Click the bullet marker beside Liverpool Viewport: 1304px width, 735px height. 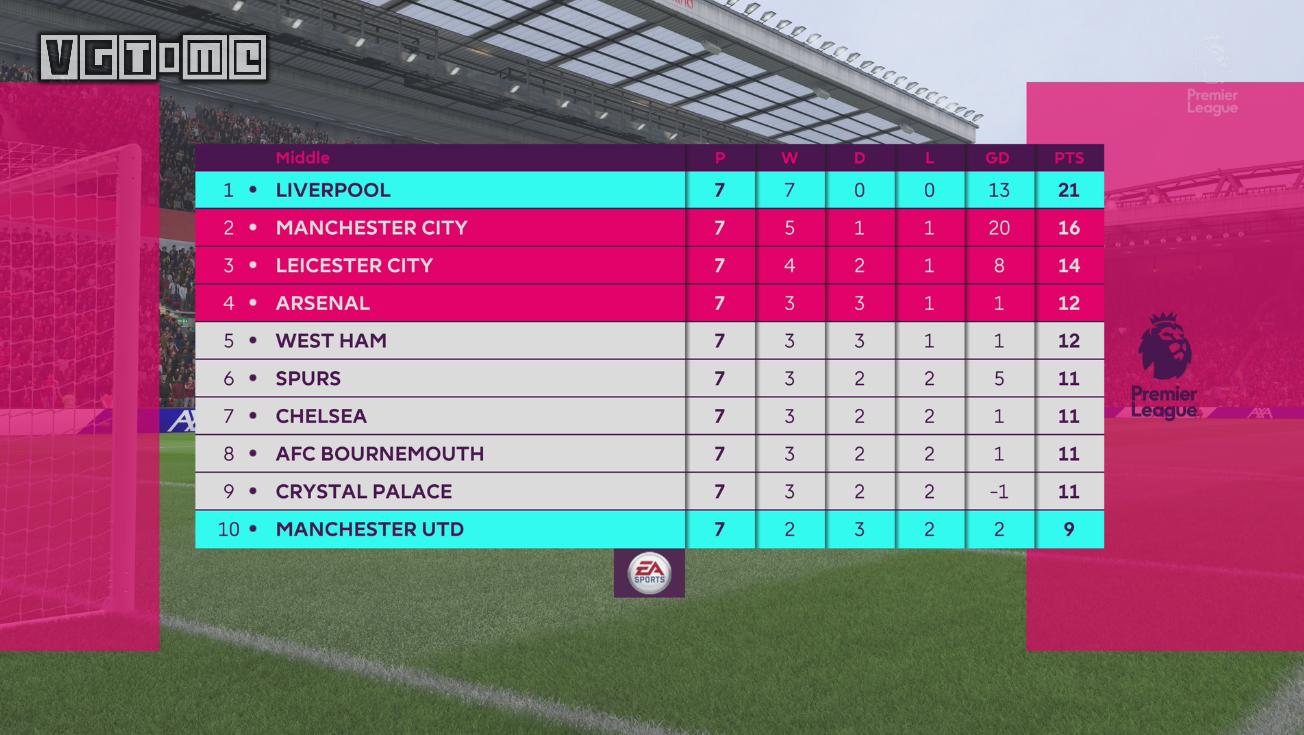[x=254, y=189]
